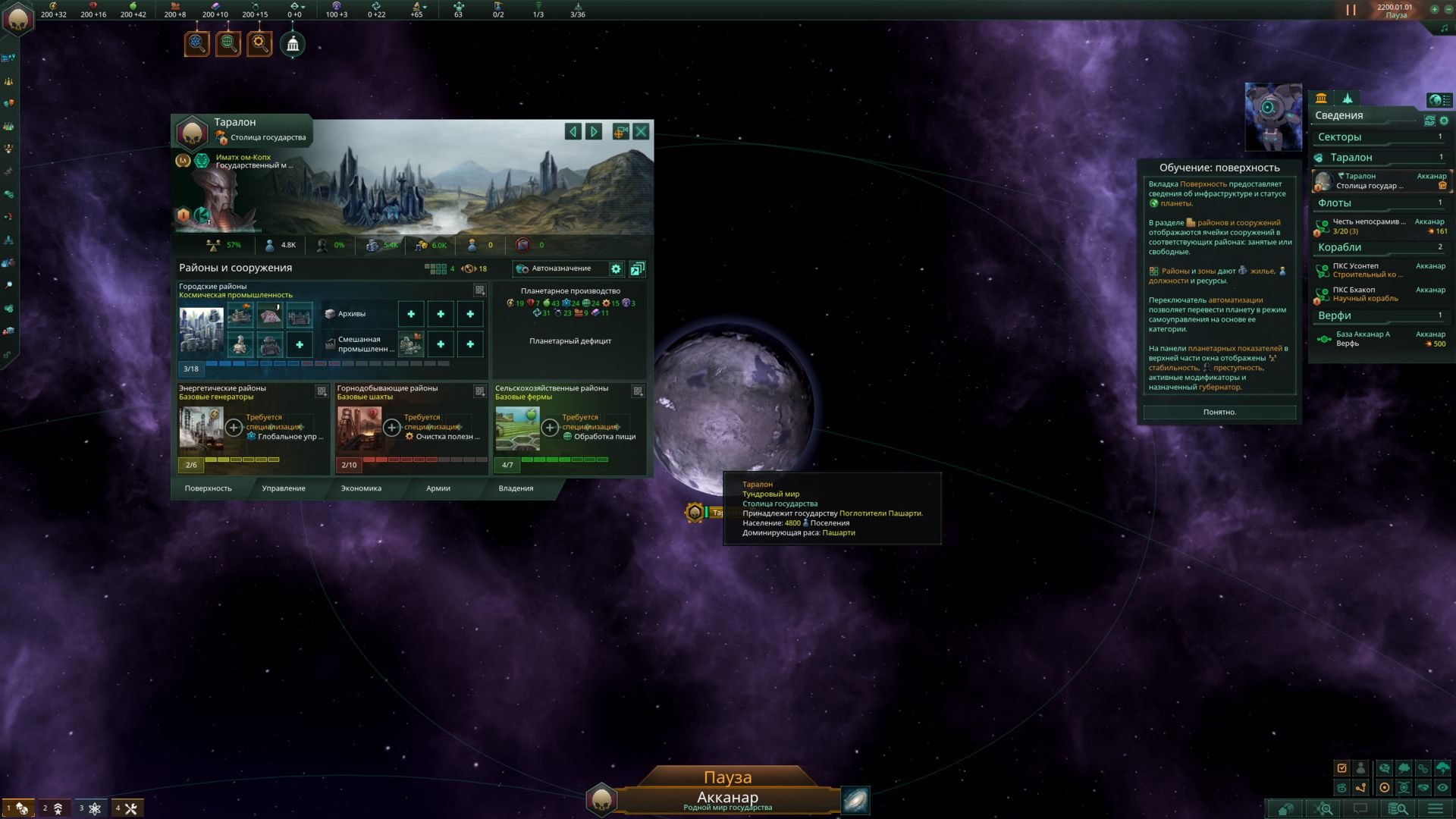The height and width of the screenshot is (819, 1456).
Task: Open the Экономика tab
Action: point(361,488)
